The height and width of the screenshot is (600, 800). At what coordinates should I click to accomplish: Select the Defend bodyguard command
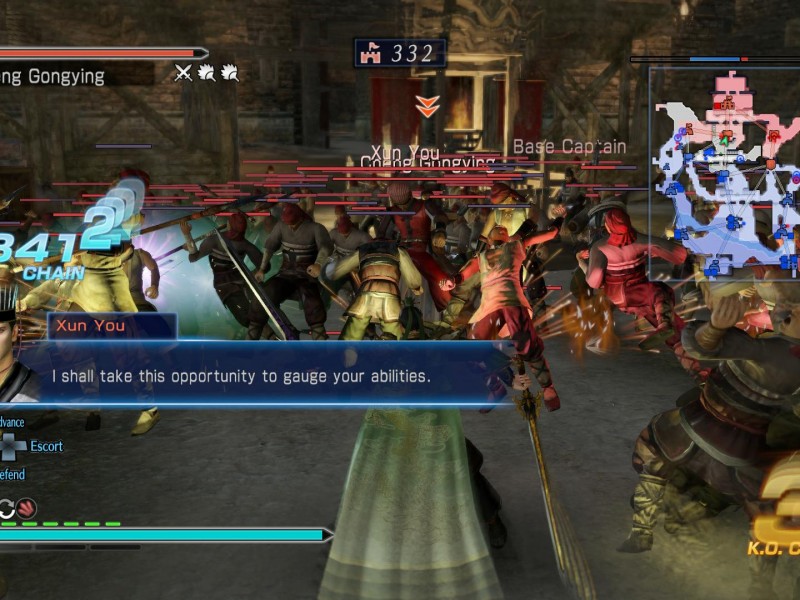coord(12,475)
